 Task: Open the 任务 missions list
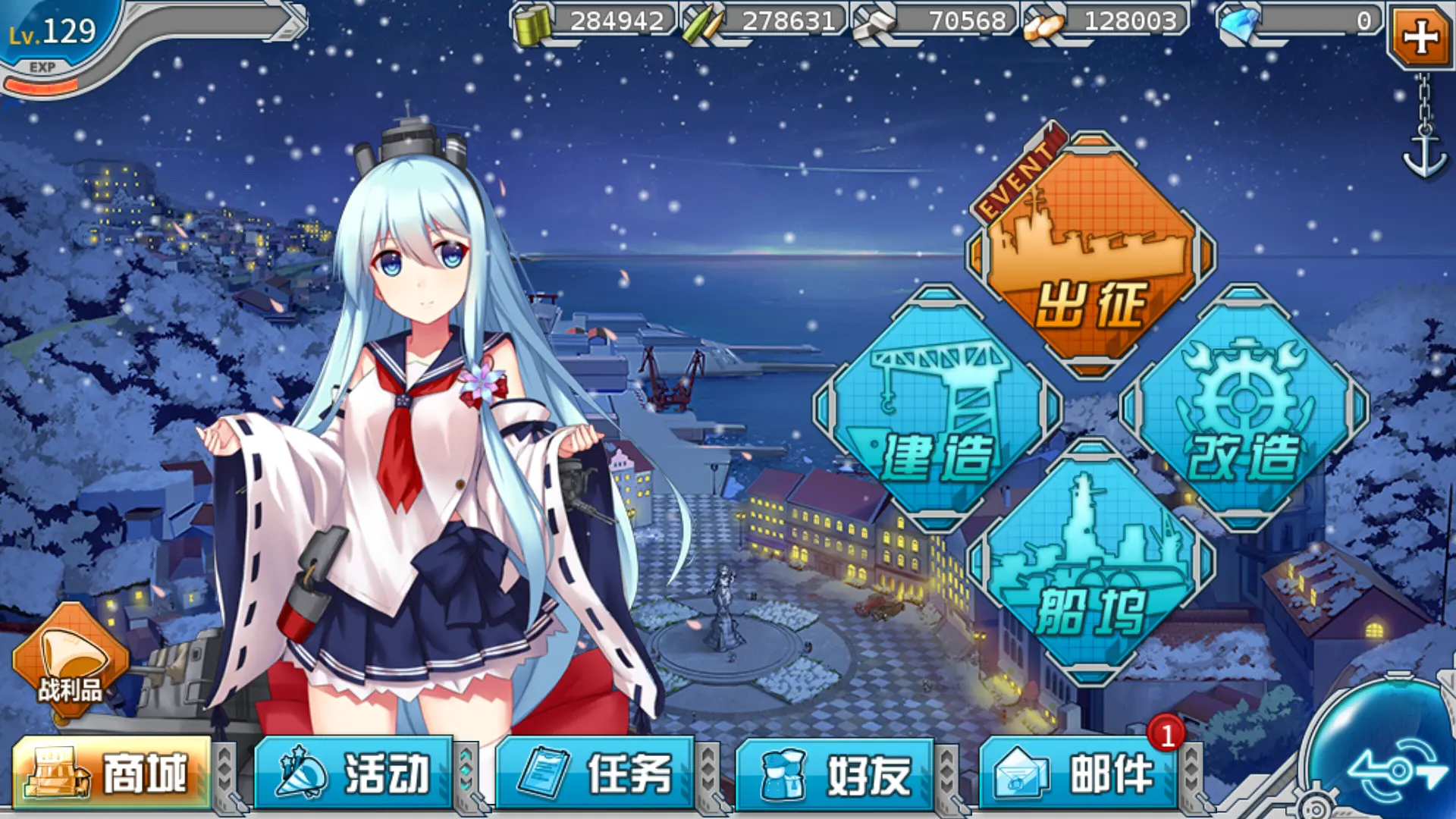click(x=595, y=773)
